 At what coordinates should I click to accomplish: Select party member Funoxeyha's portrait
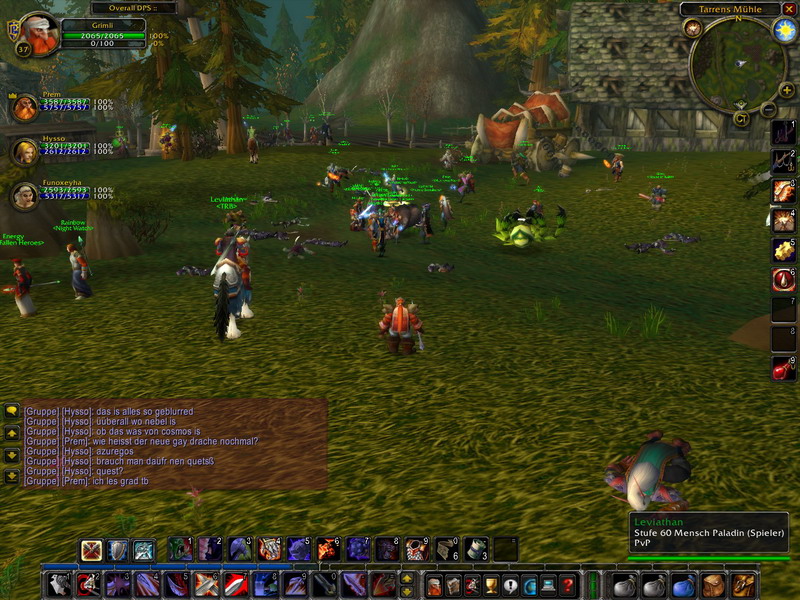25,195
